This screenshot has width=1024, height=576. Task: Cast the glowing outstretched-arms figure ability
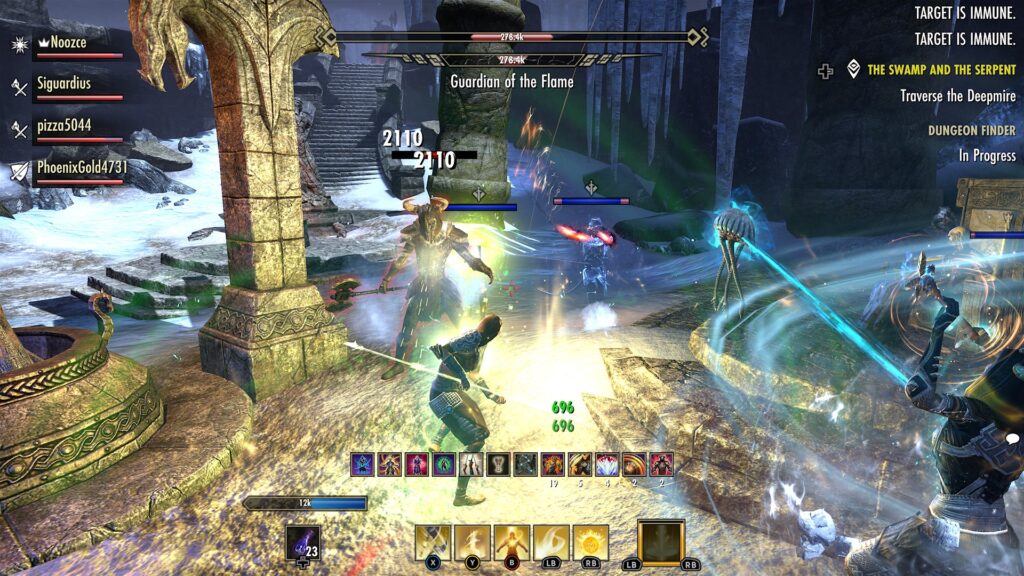pos(511,543)
